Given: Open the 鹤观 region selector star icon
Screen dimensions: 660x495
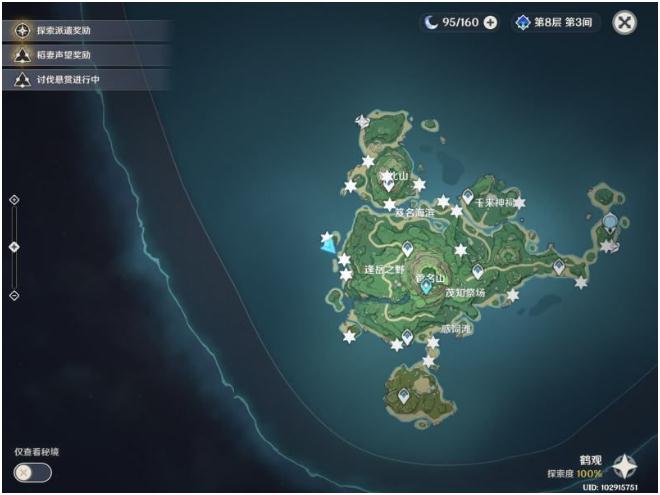Looking at the screenshot, I should 625,466.
